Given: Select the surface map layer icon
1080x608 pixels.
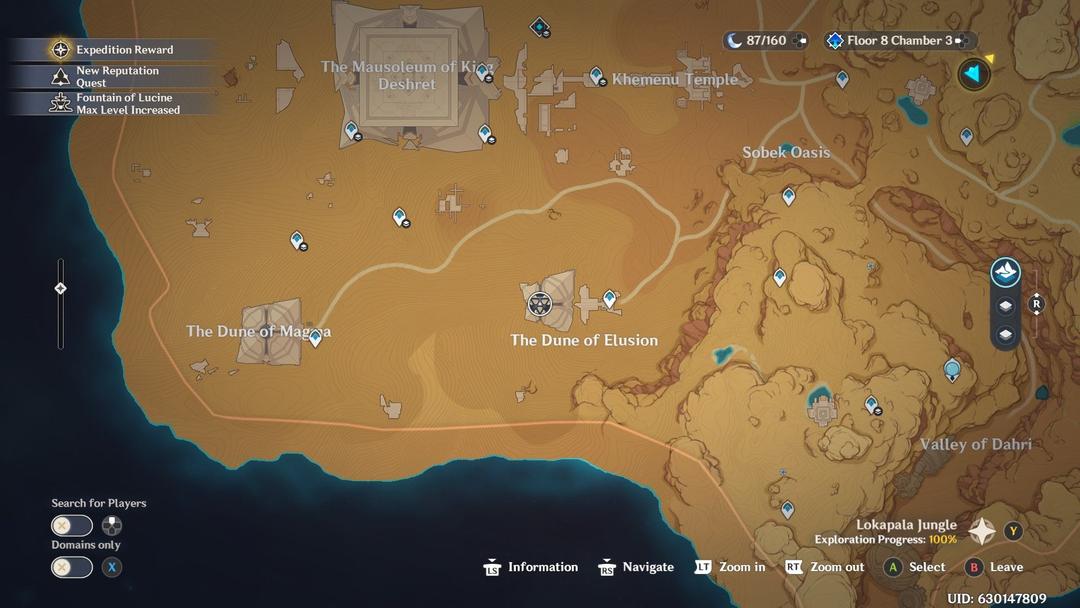Looking at the screenshot, I should (1005, 271).
